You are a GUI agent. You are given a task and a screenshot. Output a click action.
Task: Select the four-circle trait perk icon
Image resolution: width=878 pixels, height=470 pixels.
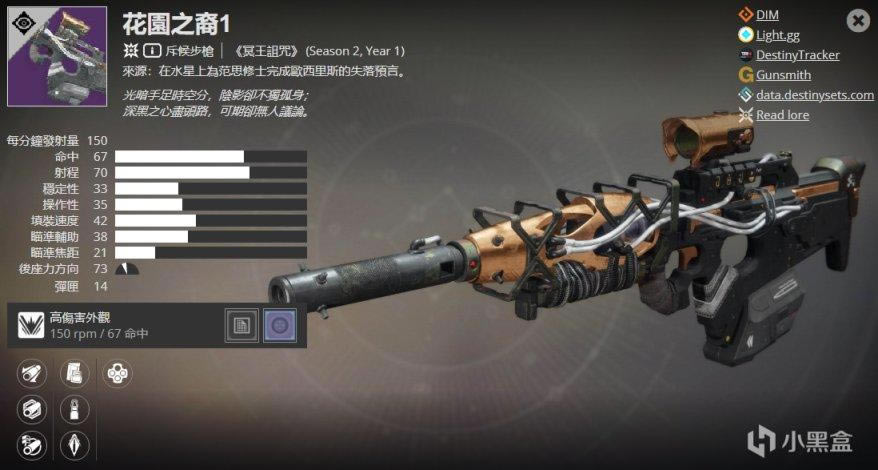click(x=117, y=374)
